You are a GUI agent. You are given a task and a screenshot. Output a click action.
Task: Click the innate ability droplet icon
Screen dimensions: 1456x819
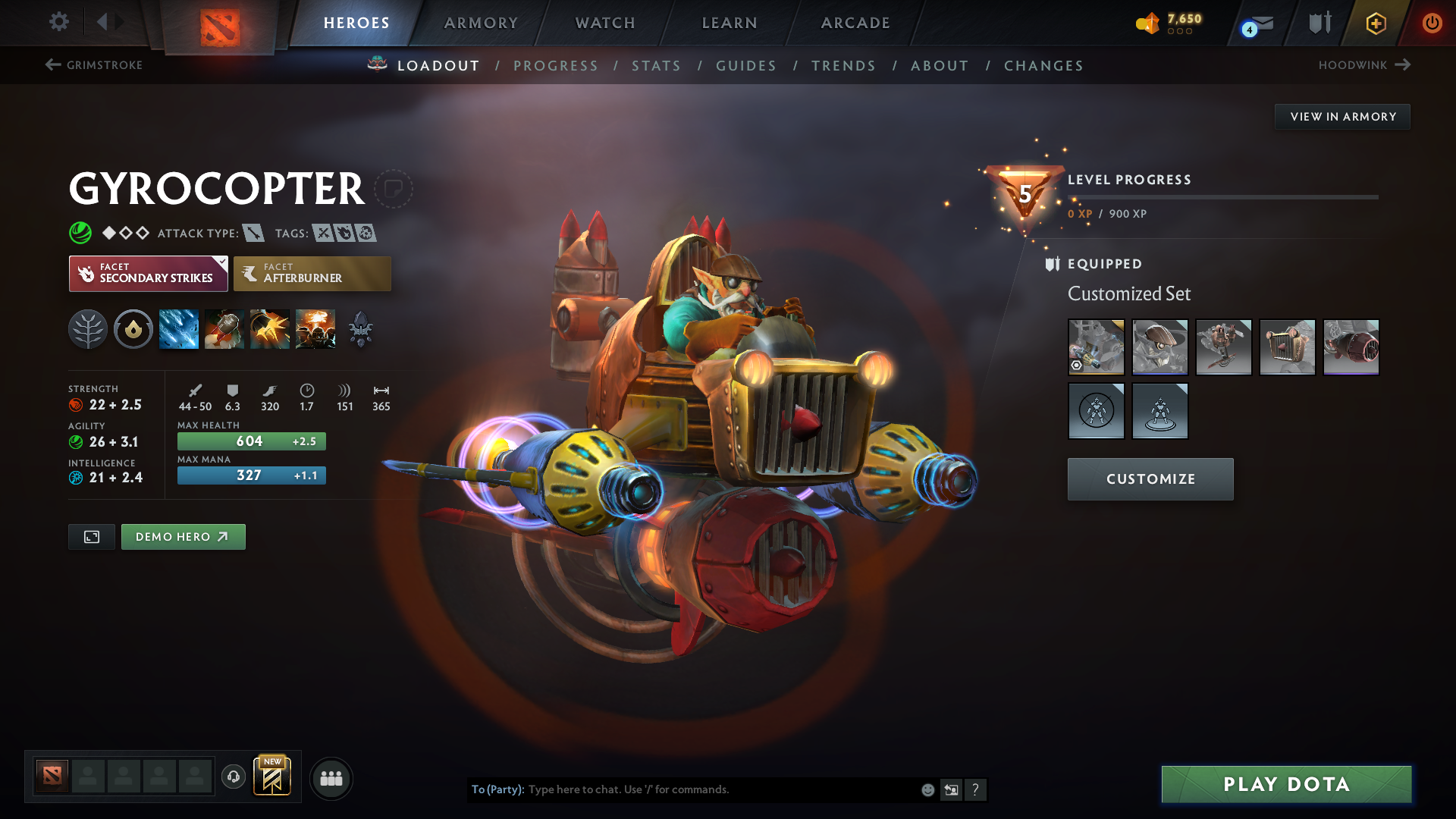coord(133,328)
